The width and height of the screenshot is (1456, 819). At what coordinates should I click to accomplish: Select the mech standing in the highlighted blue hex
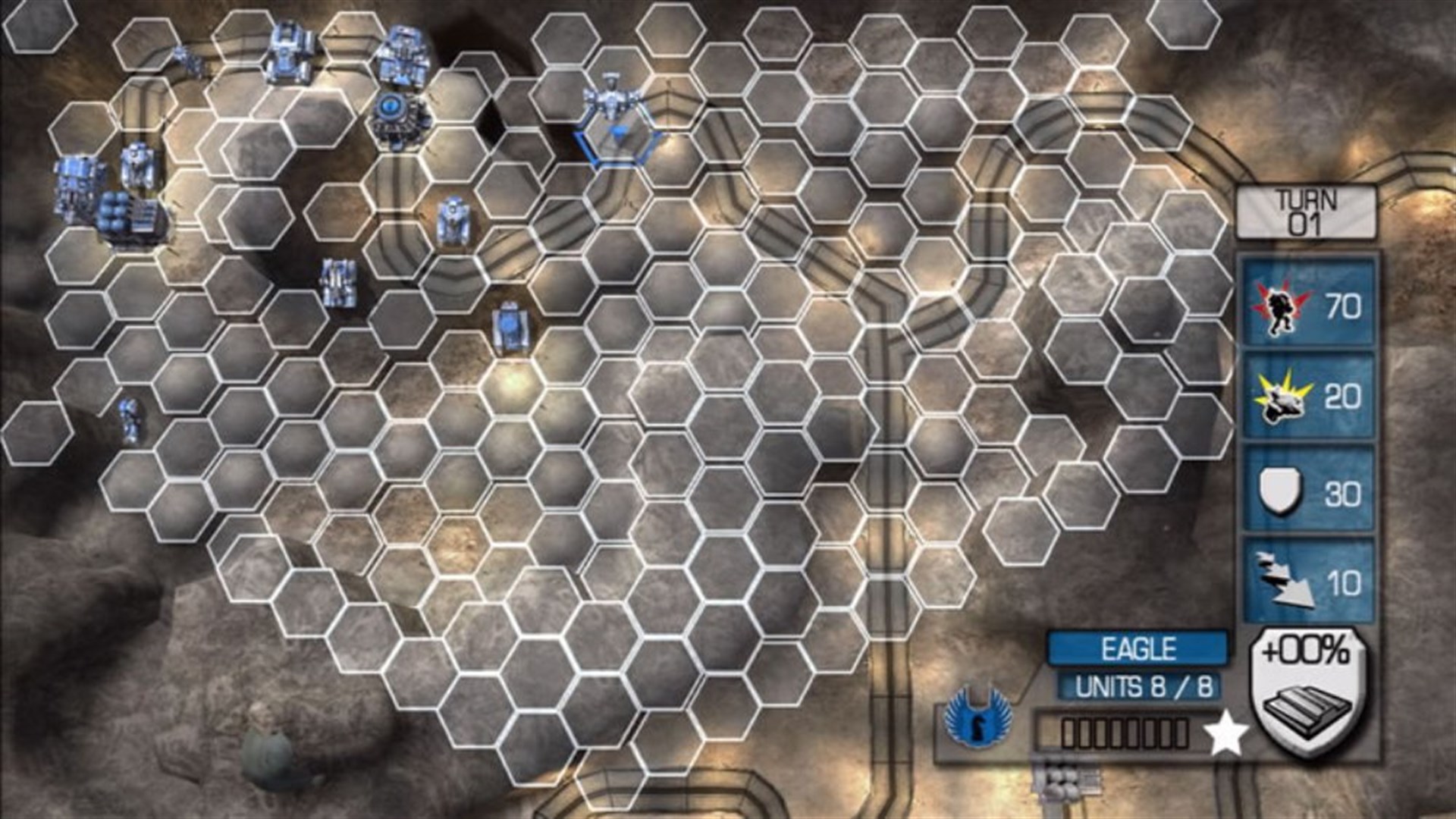[610, 99]
